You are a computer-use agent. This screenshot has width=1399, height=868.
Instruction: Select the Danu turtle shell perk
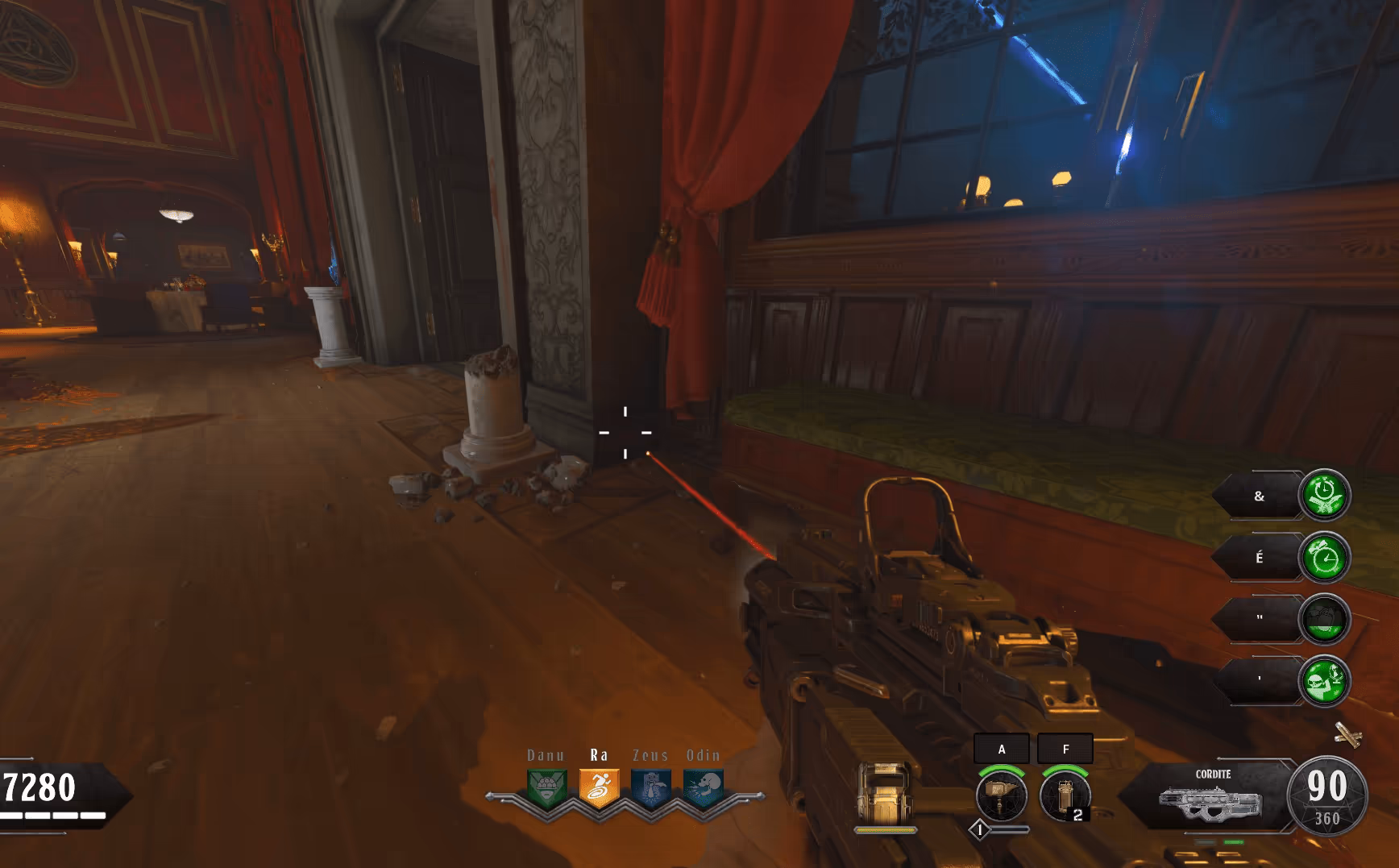pyautogui.click(x=546, y=788)
